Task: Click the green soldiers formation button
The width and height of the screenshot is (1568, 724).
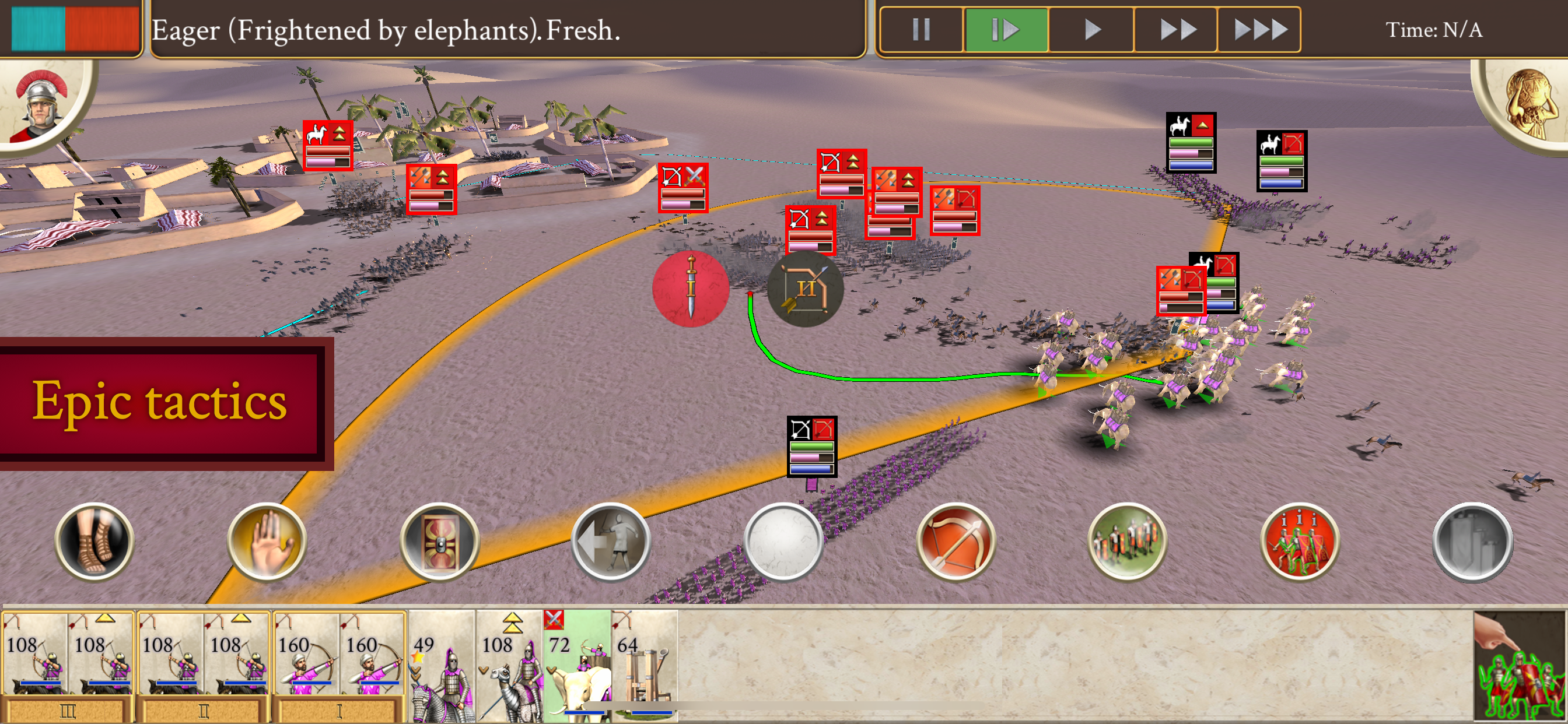Action: [x=1128, y=540]
